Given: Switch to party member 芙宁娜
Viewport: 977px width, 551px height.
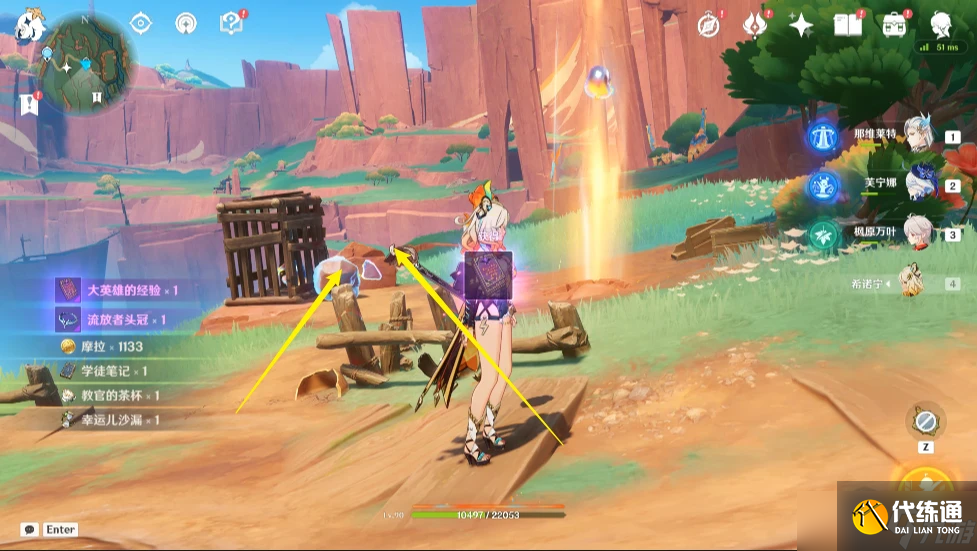Looking at the screenshot, I should pos(919,184).
